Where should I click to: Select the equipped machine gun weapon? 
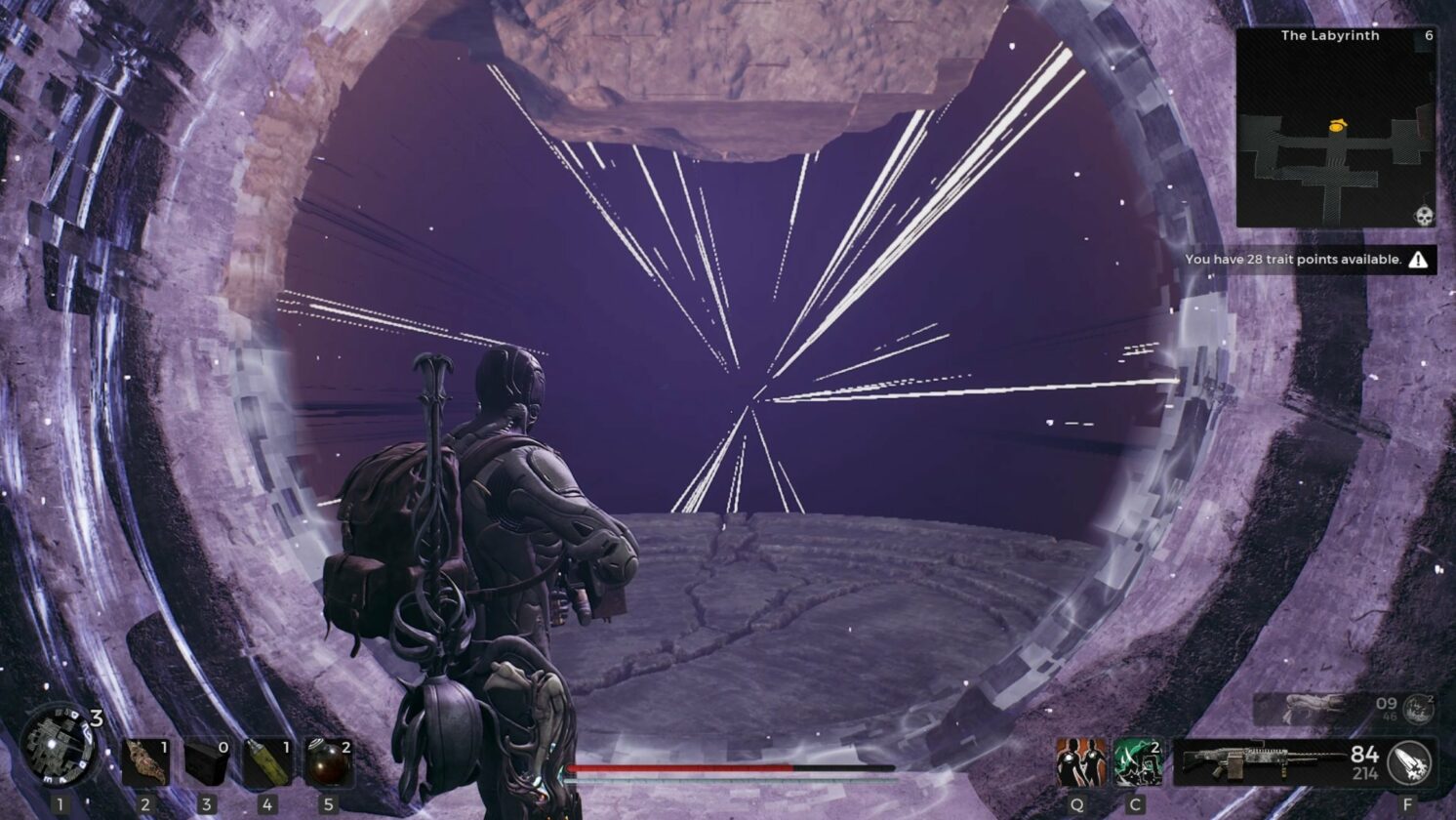[x=1259, y=761]
